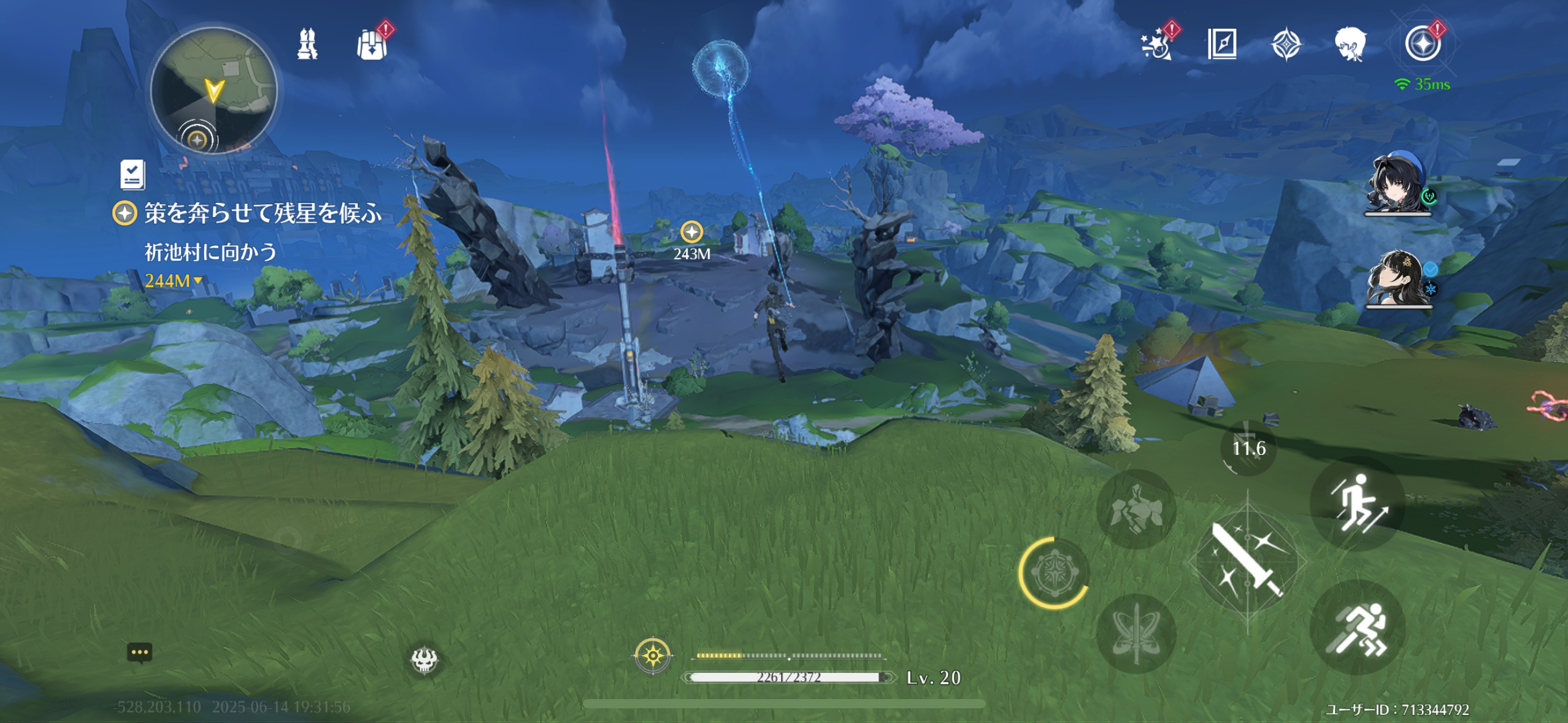Viewport: 1568px width, 723px height.
Task: Tap the jump button
Action: click(x=1357, y=503)
